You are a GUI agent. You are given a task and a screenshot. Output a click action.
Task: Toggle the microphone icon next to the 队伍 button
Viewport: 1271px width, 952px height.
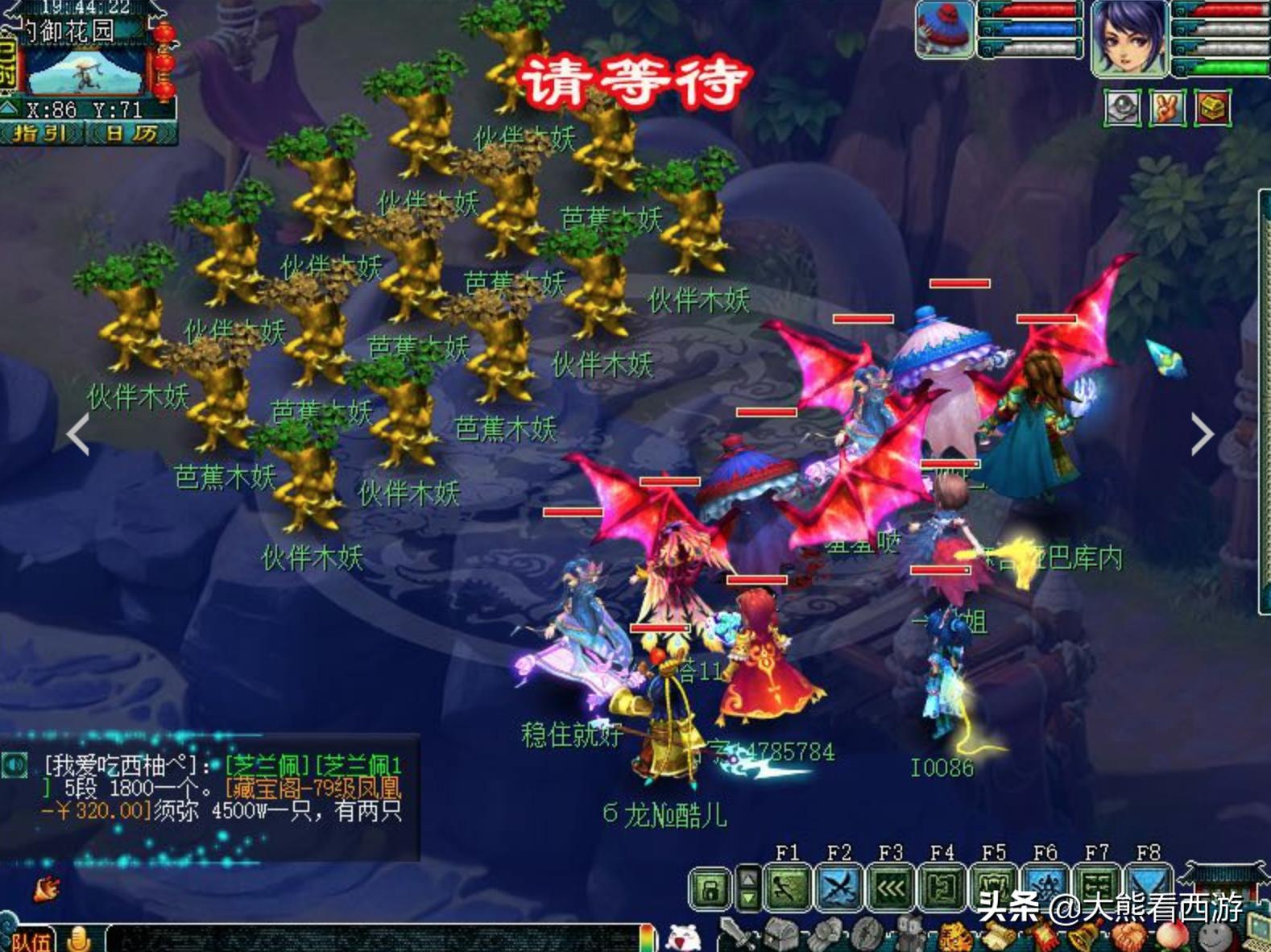[80, 939]
